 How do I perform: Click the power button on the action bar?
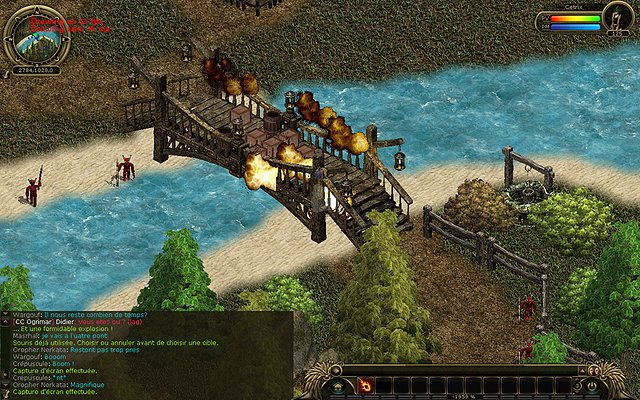pyautogui.click(x=591, y=385)
